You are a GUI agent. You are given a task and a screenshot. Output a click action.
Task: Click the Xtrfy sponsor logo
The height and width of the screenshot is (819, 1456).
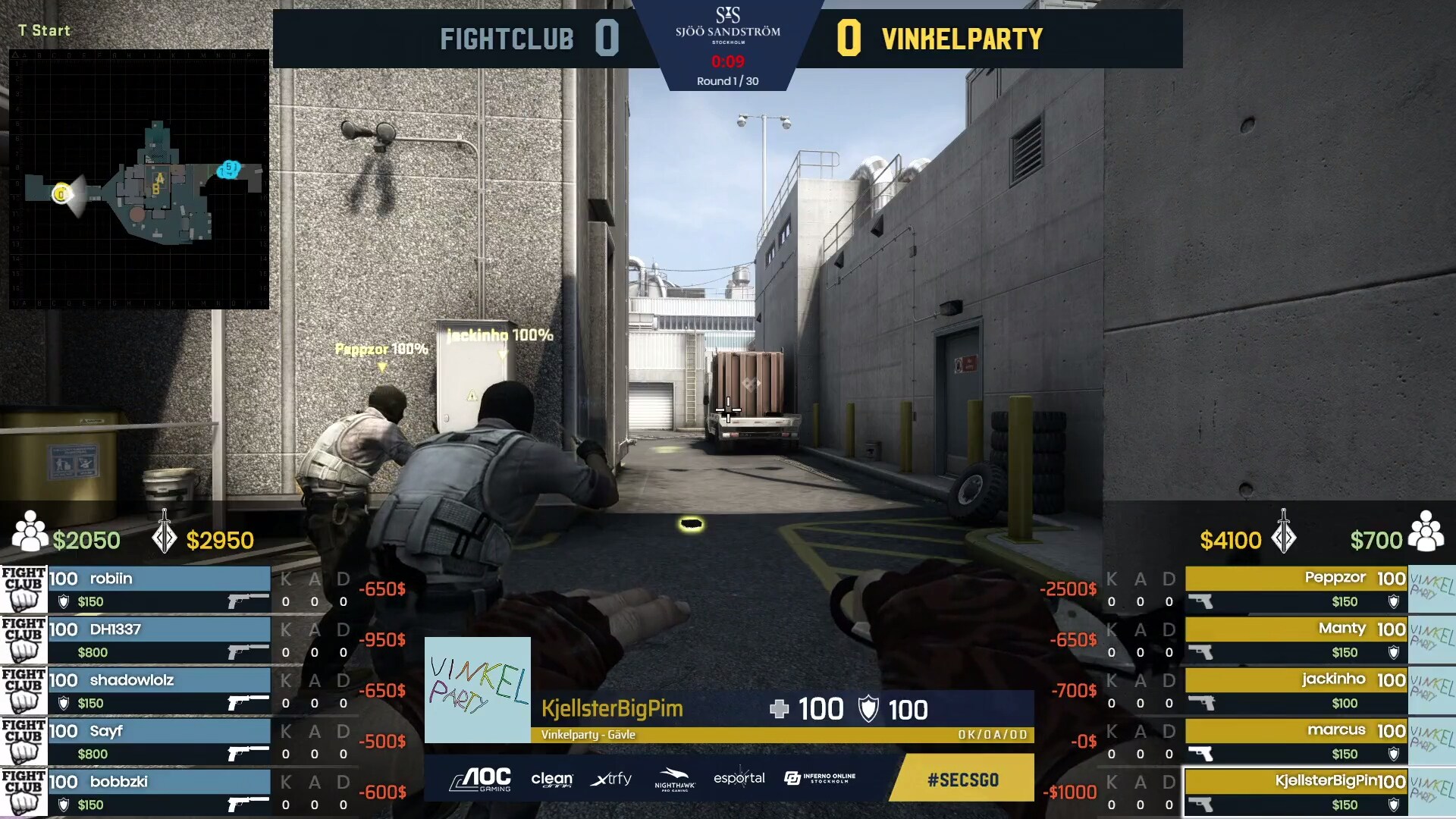(611, 779)
